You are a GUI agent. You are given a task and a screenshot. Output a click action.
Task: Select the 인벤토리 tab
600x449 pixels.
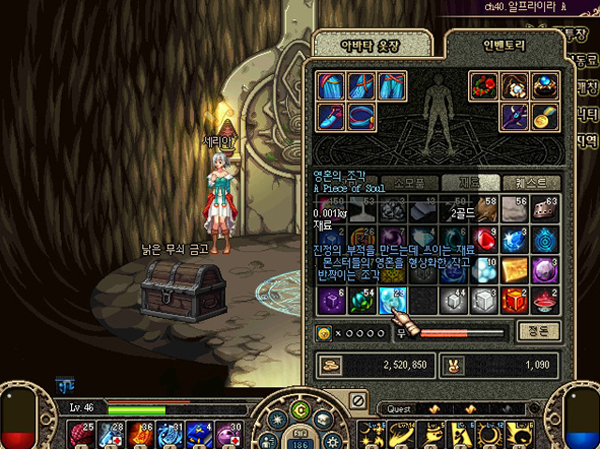pos(497,45)
